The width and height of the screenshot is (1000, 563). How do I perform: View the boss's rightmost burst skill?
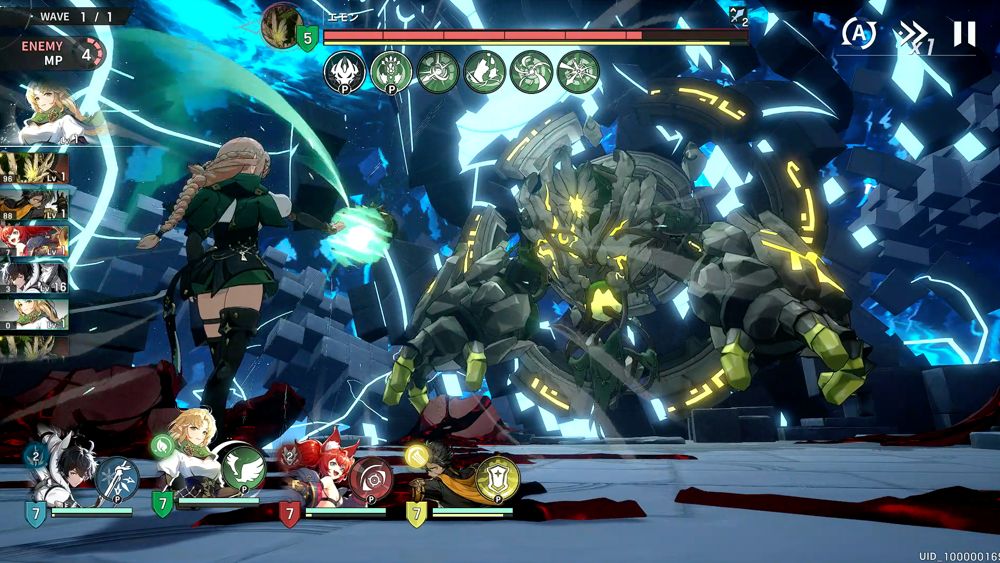(578, 72)
